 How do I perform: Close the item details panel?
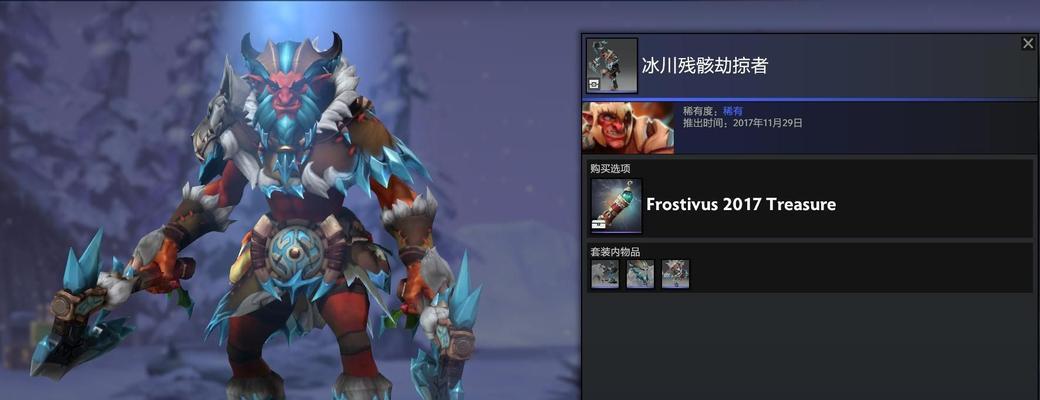pyautogui.click(x=1028, y=43)
